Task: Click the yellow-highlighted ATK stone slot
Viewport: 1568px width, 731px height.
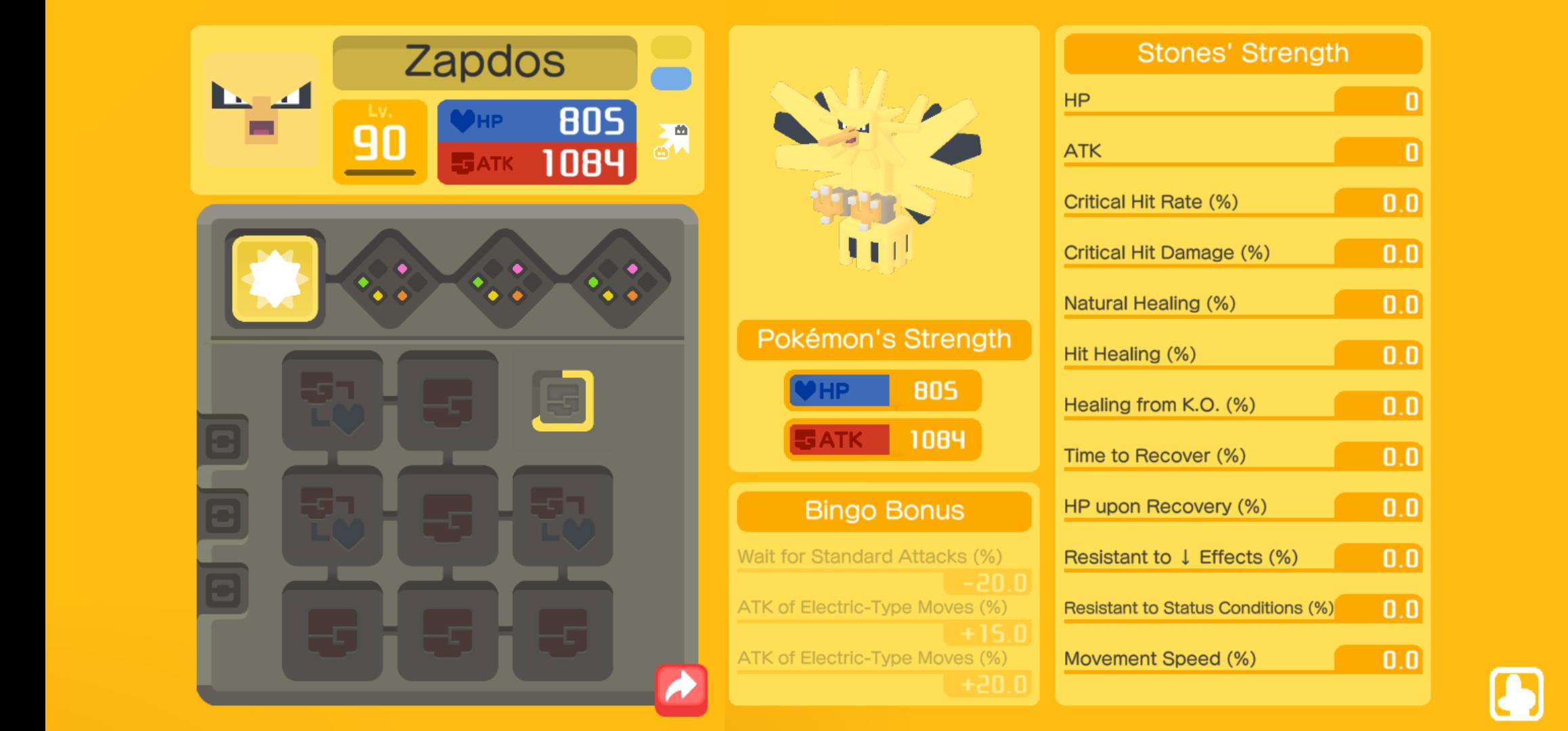Action: [563, 401]
